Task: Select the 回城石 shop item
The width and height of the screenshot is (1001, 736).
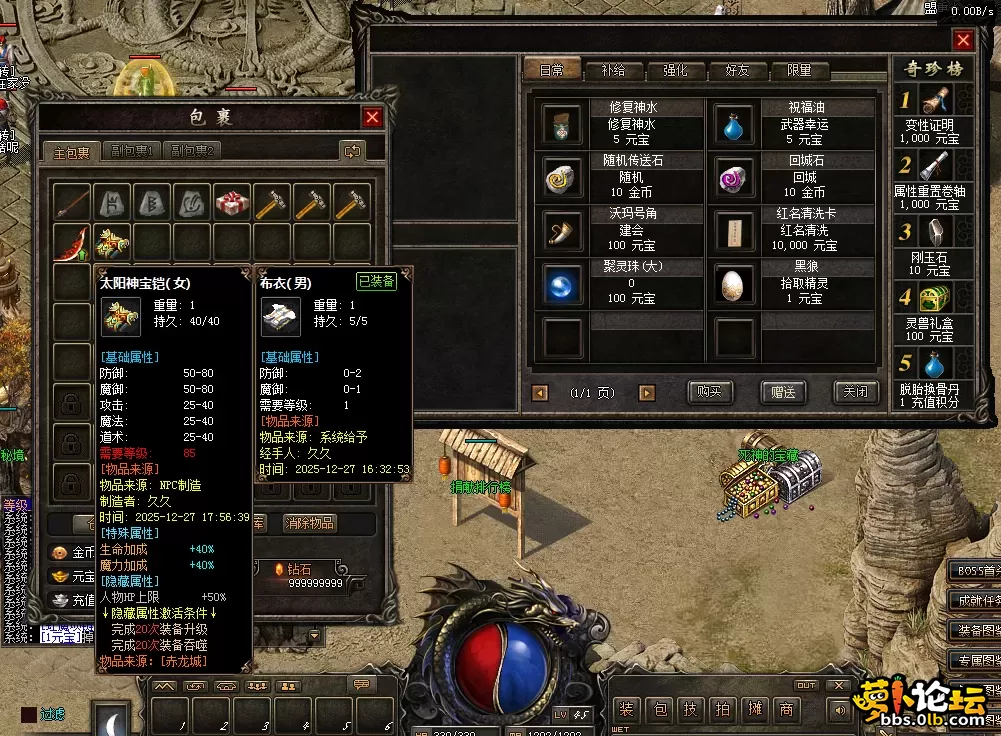Action: [x=734, y=178]
